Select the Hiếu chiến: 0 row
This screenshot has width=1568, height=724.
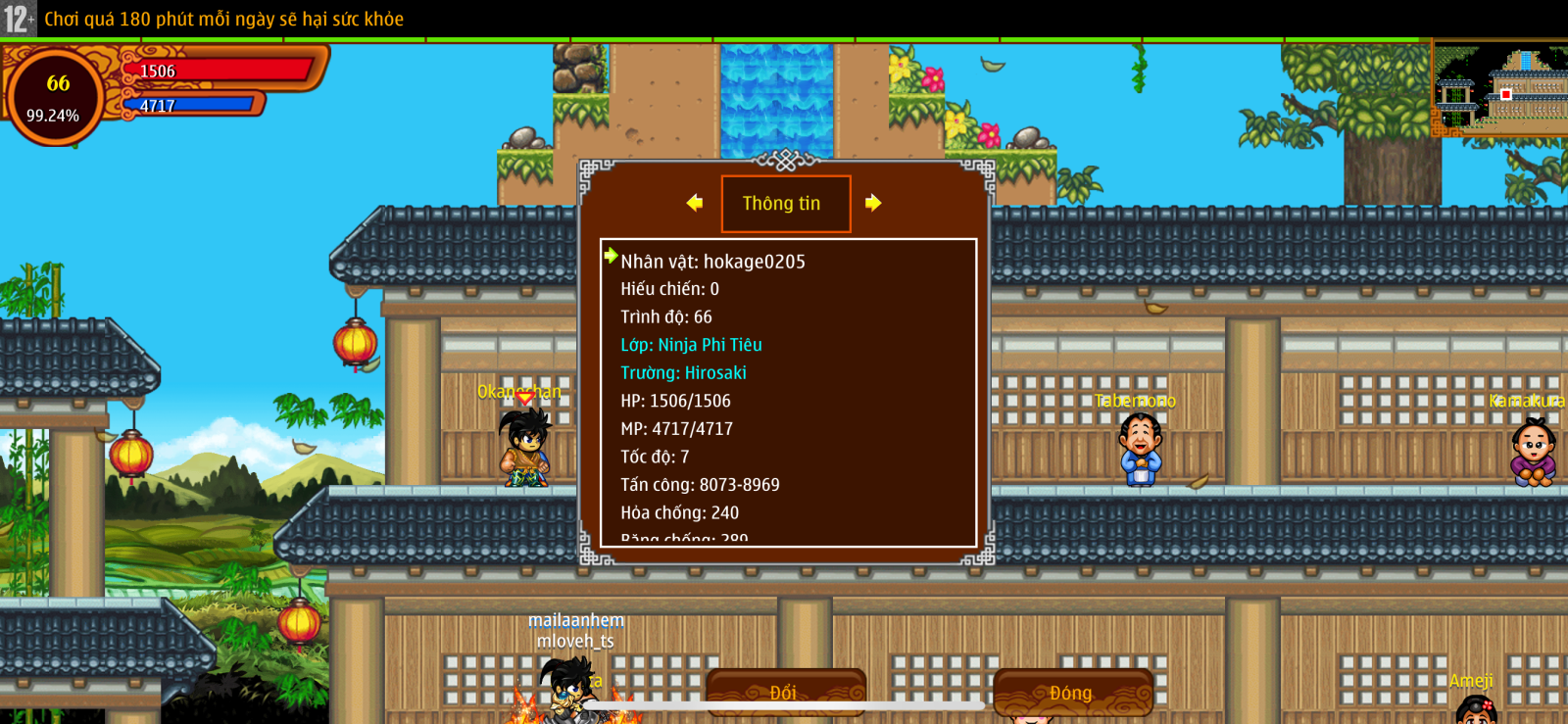(x=669, y=289)
